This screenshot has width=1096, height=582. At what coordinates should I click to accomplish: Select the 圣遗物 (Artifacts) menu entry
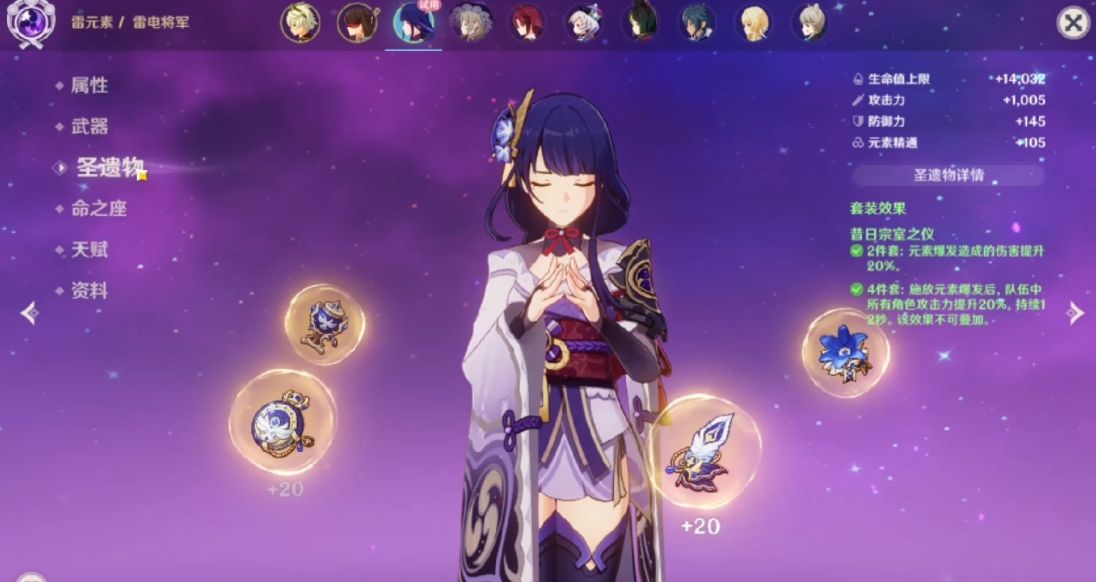click(x=109, y=167)
